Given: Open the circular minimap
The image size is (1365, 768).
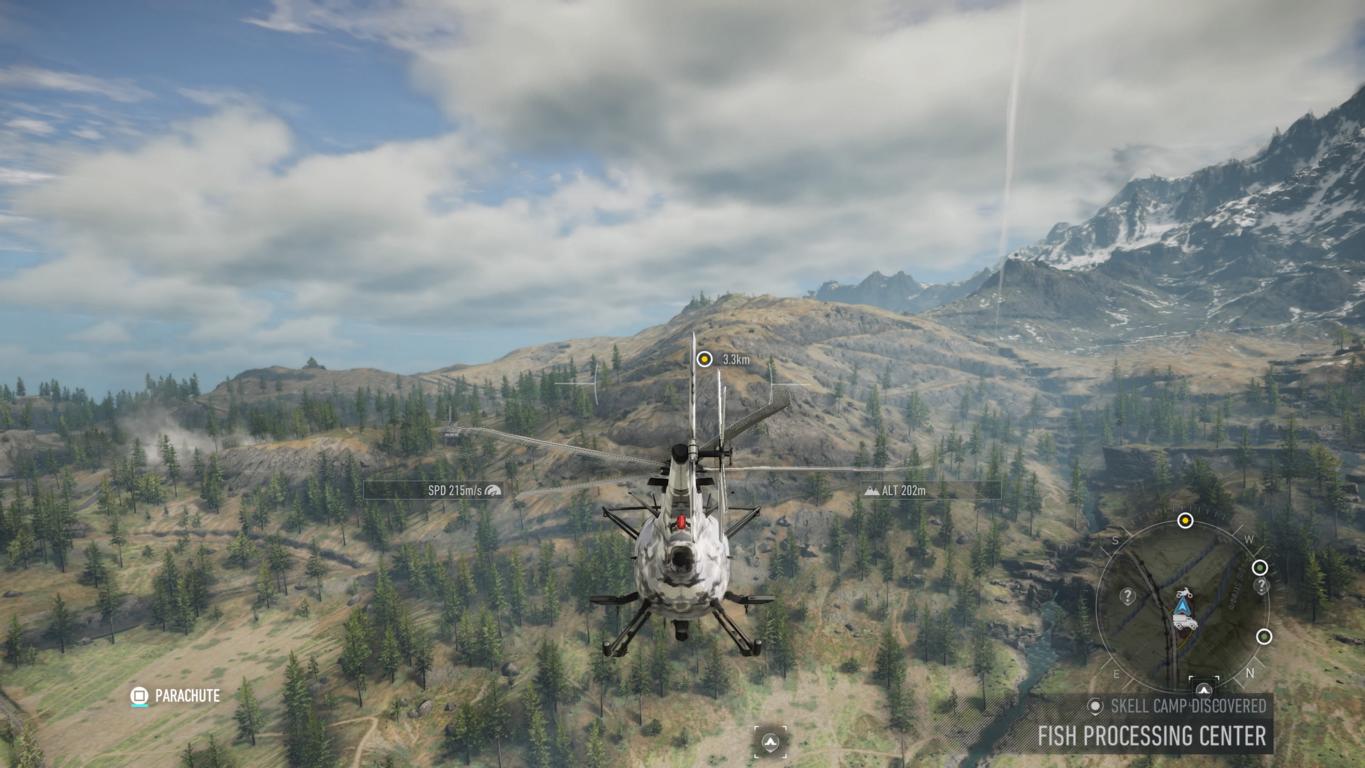Looking at the screenshot, I should (1183, 605).
